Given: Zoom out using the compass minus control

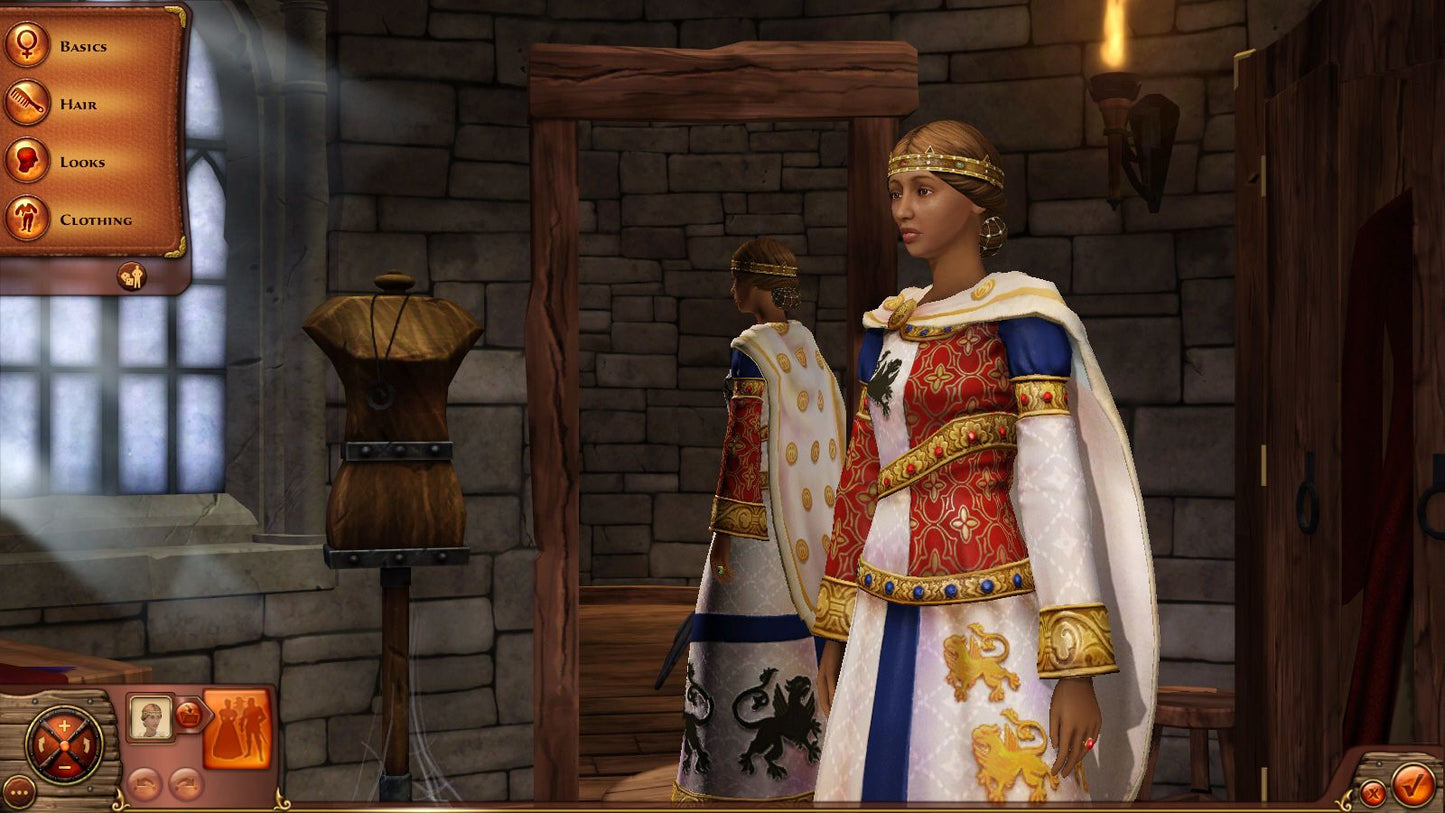Looking at the screenshot, I should (64, 768).
